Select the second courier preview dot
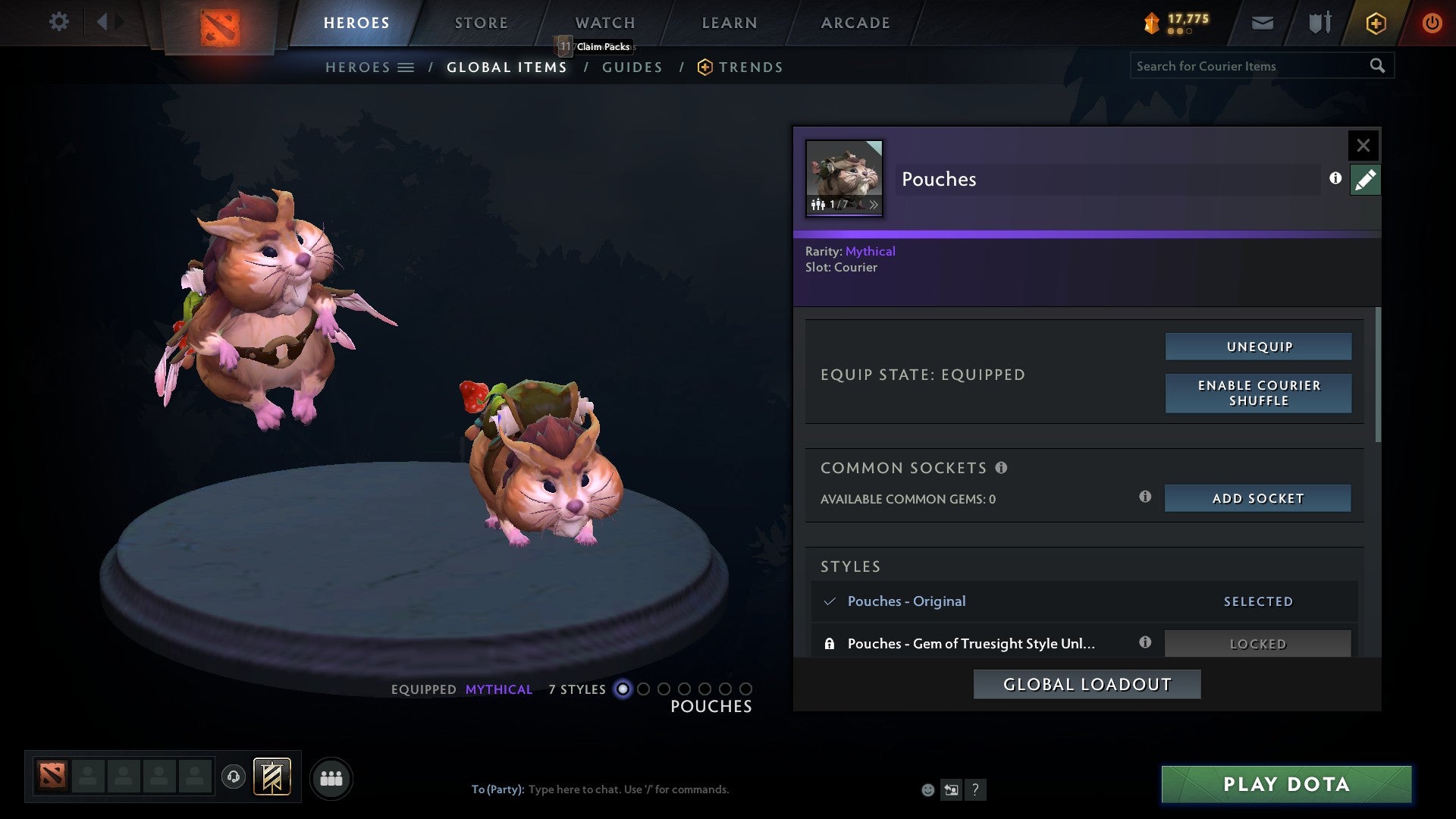Screen dimensions: 1456x819 click(644, 689)
